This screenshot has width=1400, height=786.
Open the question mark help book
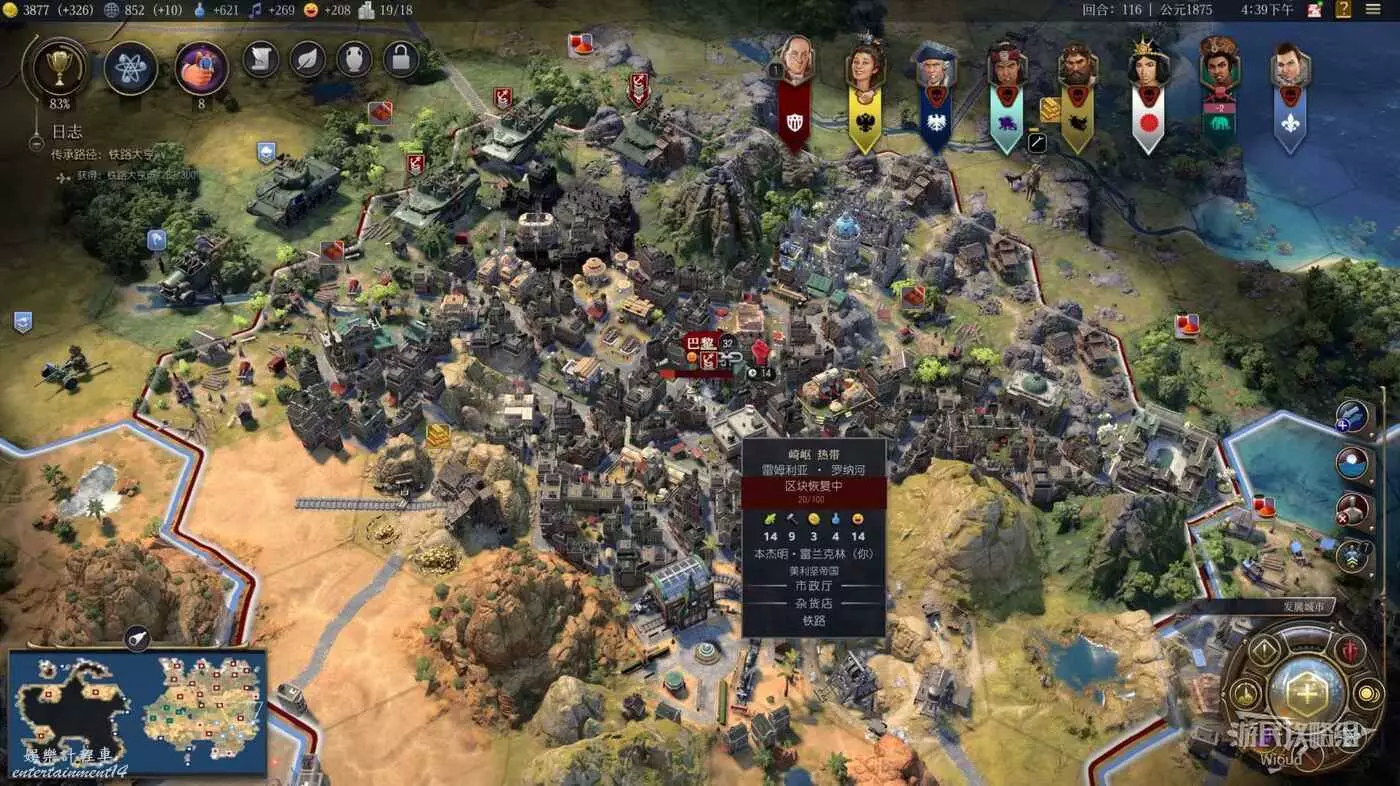click(1343, 10)
